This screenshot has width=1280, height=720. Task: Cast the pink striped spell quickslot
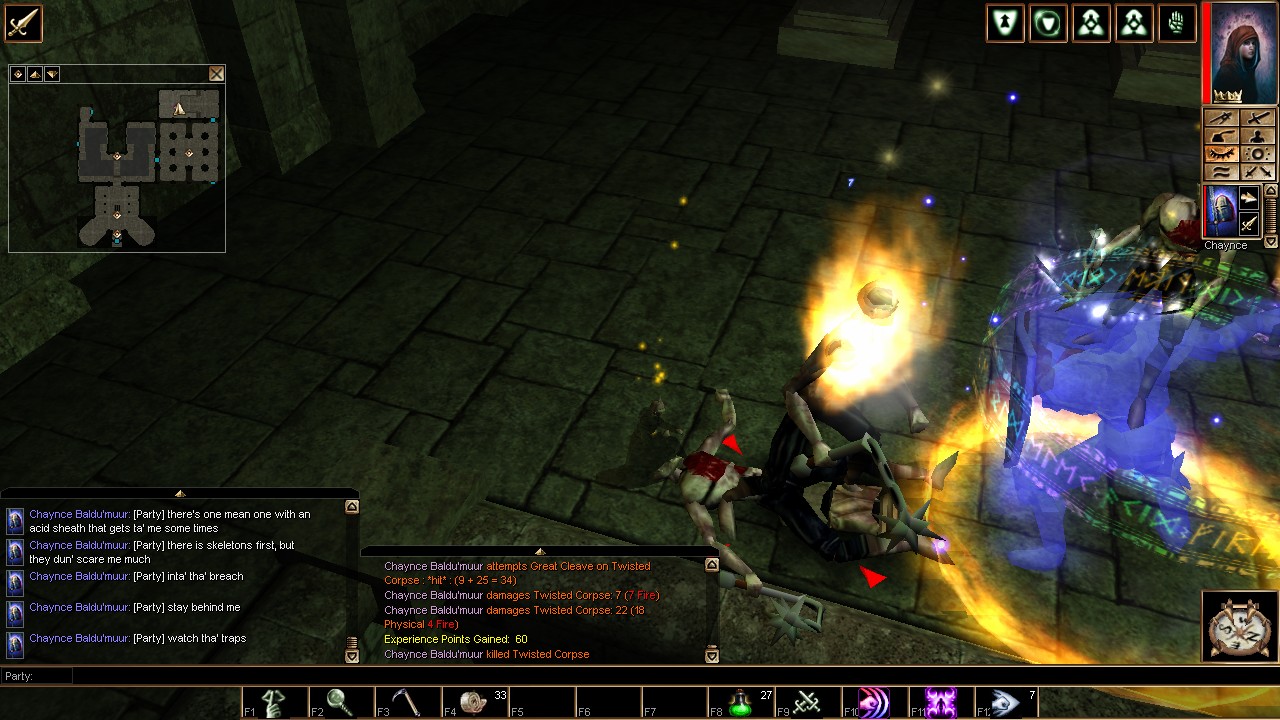[873, 703]
